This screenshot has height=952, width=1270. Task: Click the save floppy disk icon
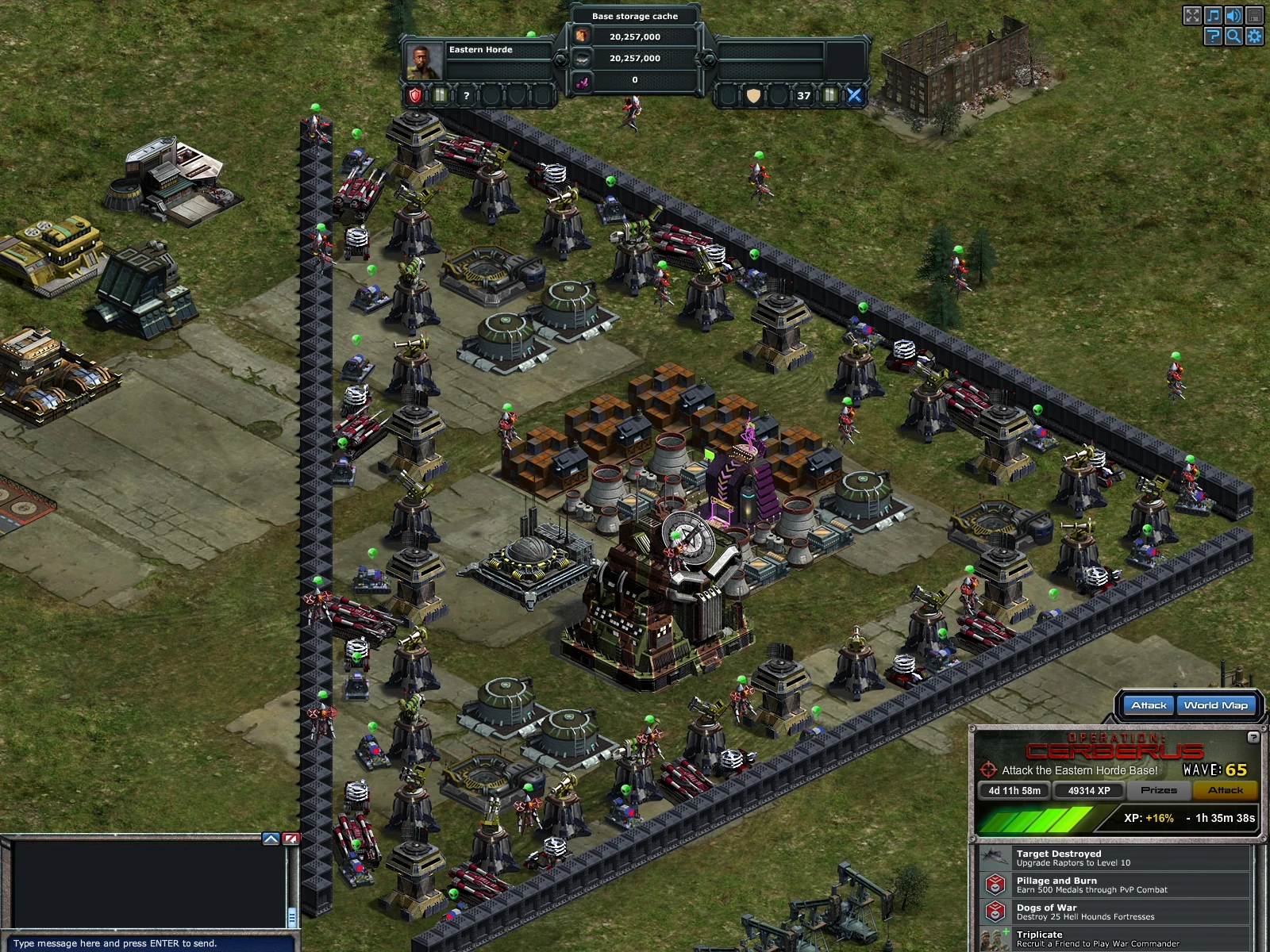pyautogui.click(x=1254, y=15)
